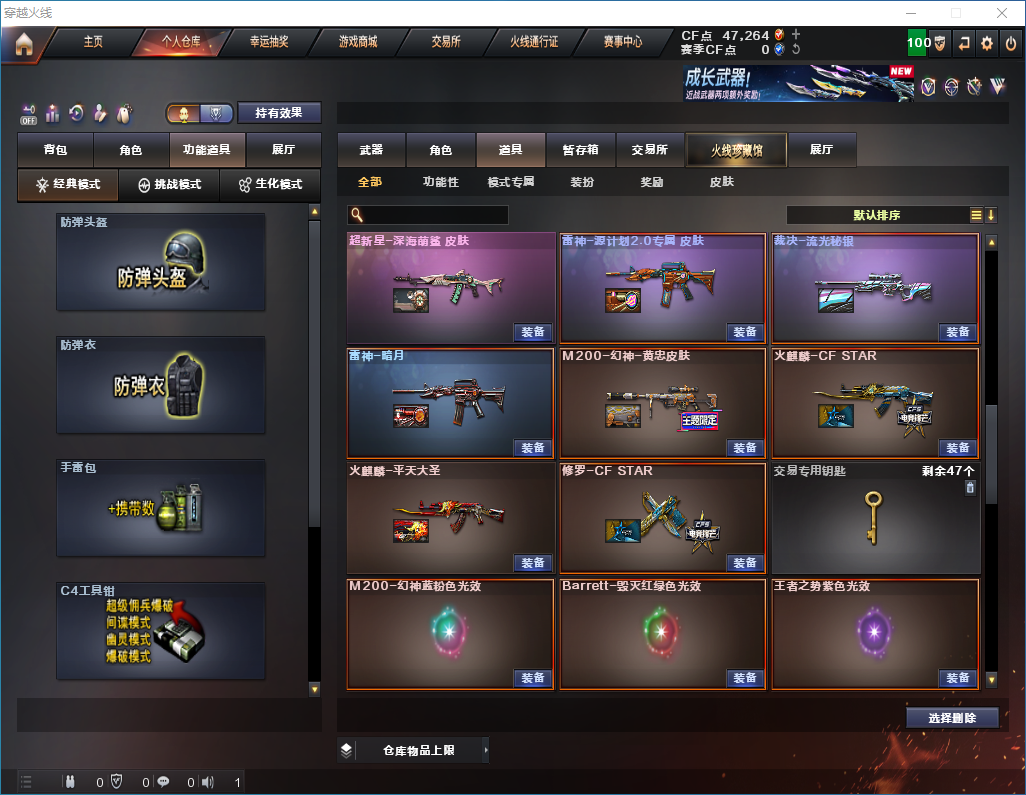The image size is (1026, 795).
Task: Click the 持有效果 button
Action: [x=279, y=113]
